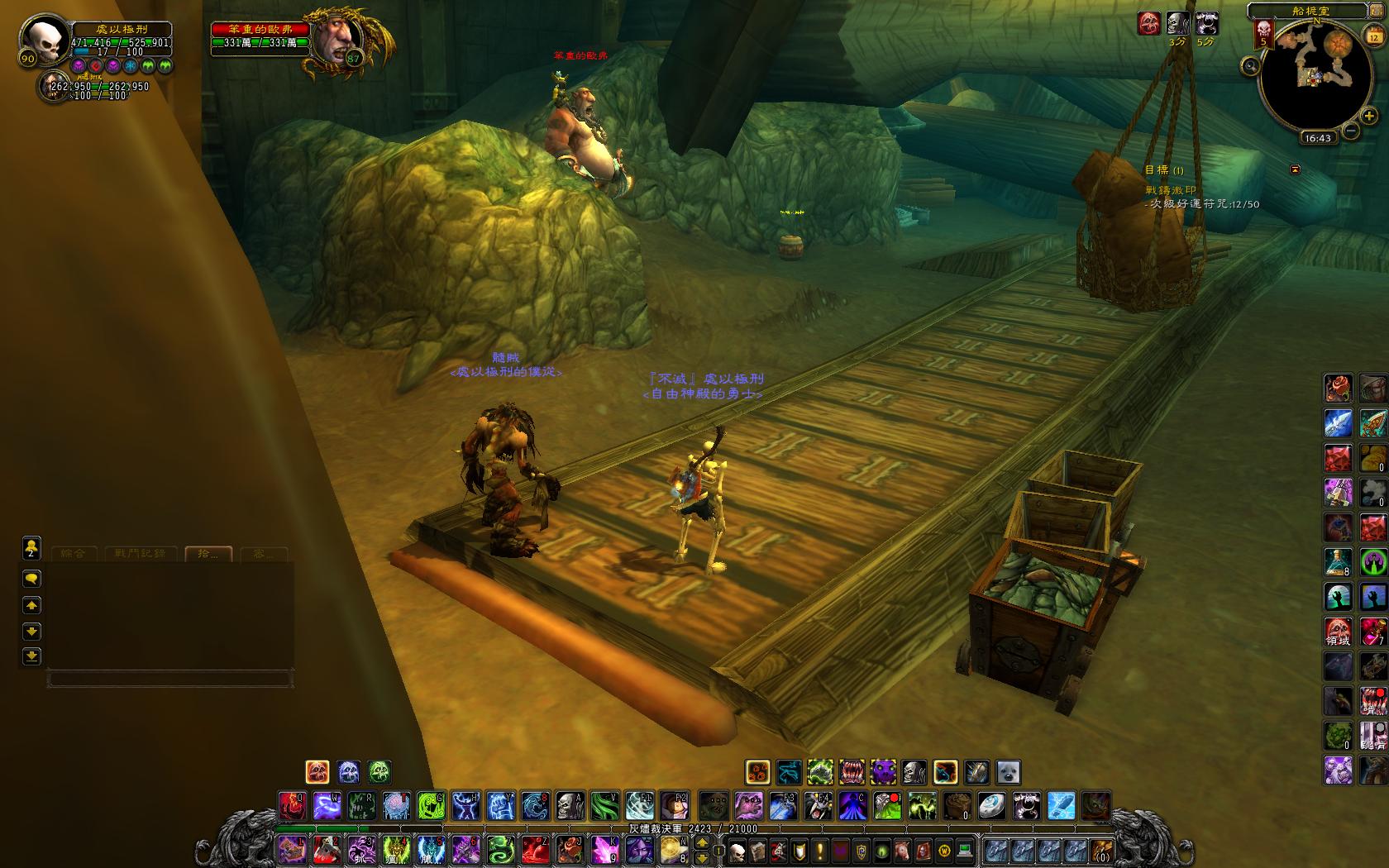Zoom in the minimap with plus button
This screenshot has height=868, width=1389.
coord(1369,117)
